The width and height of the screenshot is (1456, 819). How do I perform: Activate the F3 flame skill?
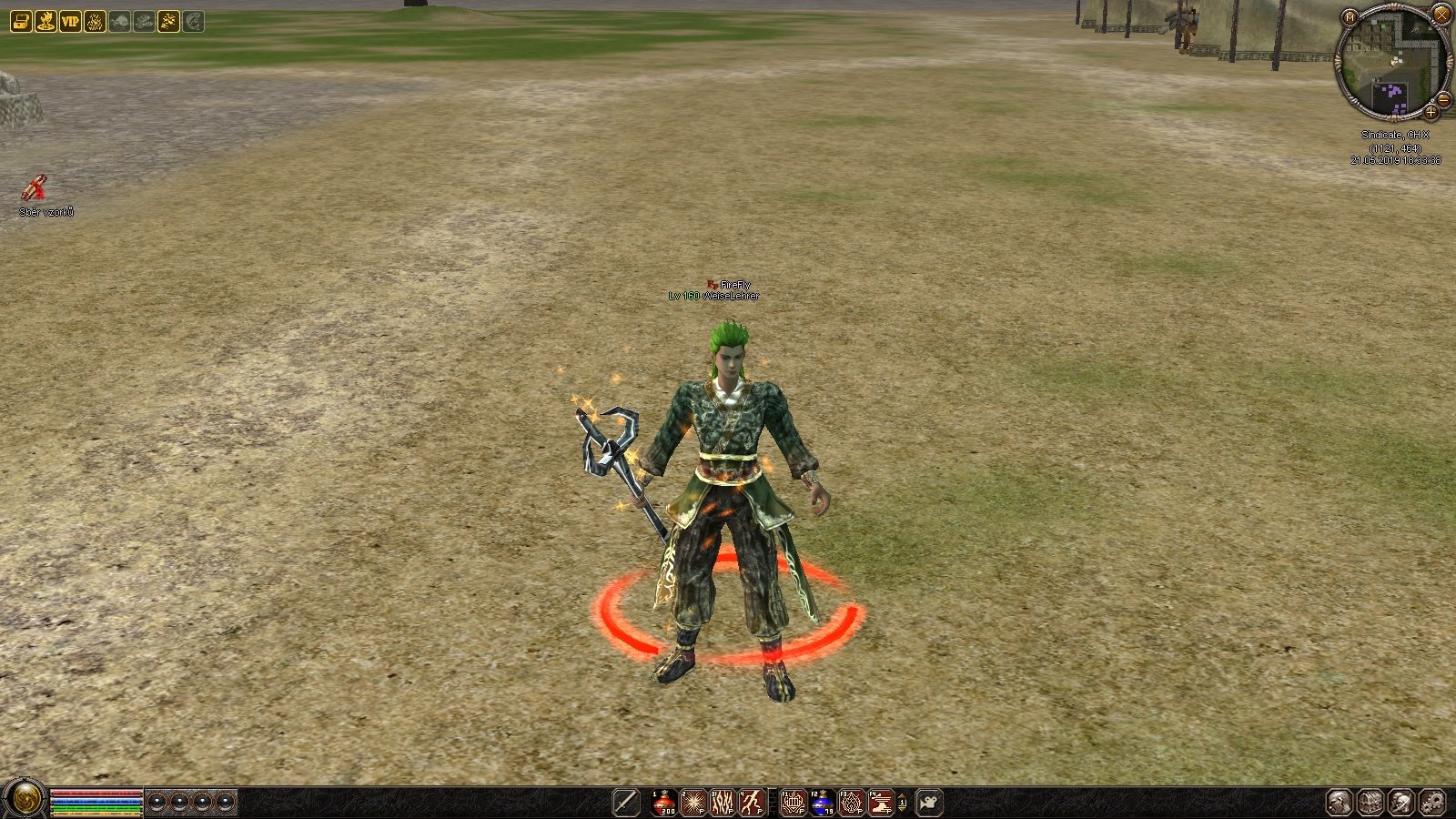point(852,803)
